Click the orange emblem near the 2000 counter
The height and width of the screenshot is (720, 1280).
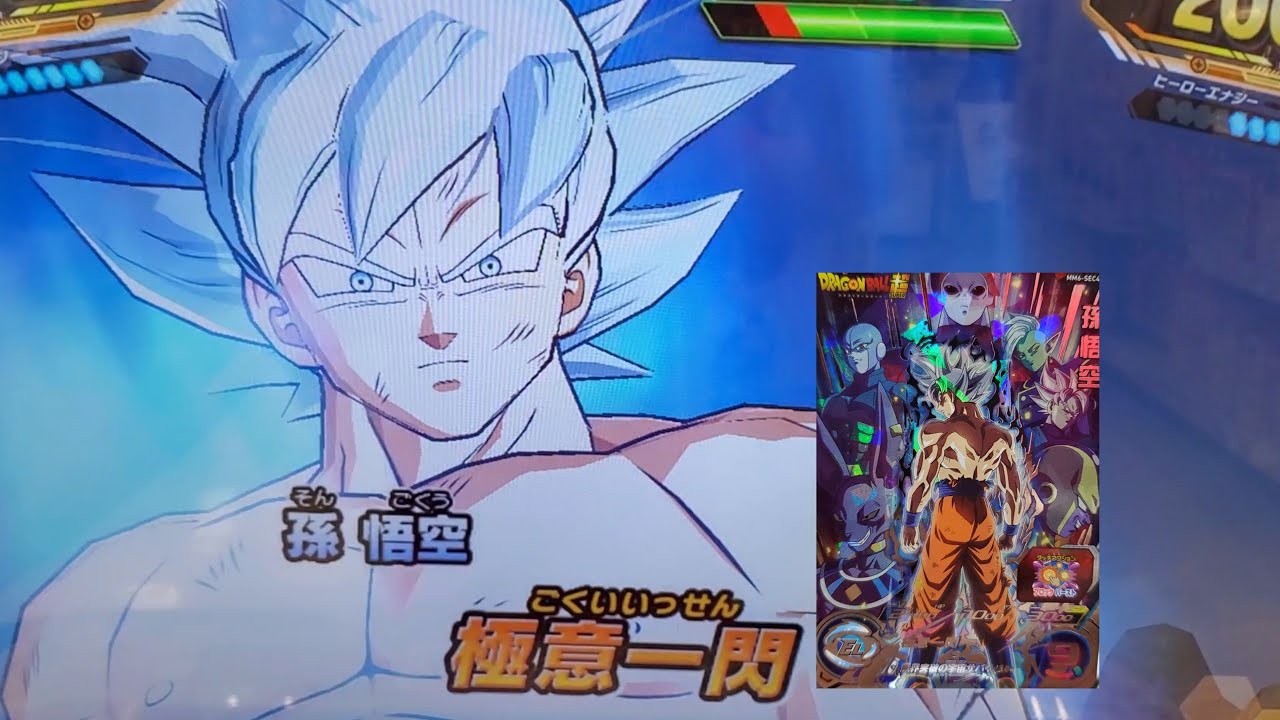point(1198,63)
